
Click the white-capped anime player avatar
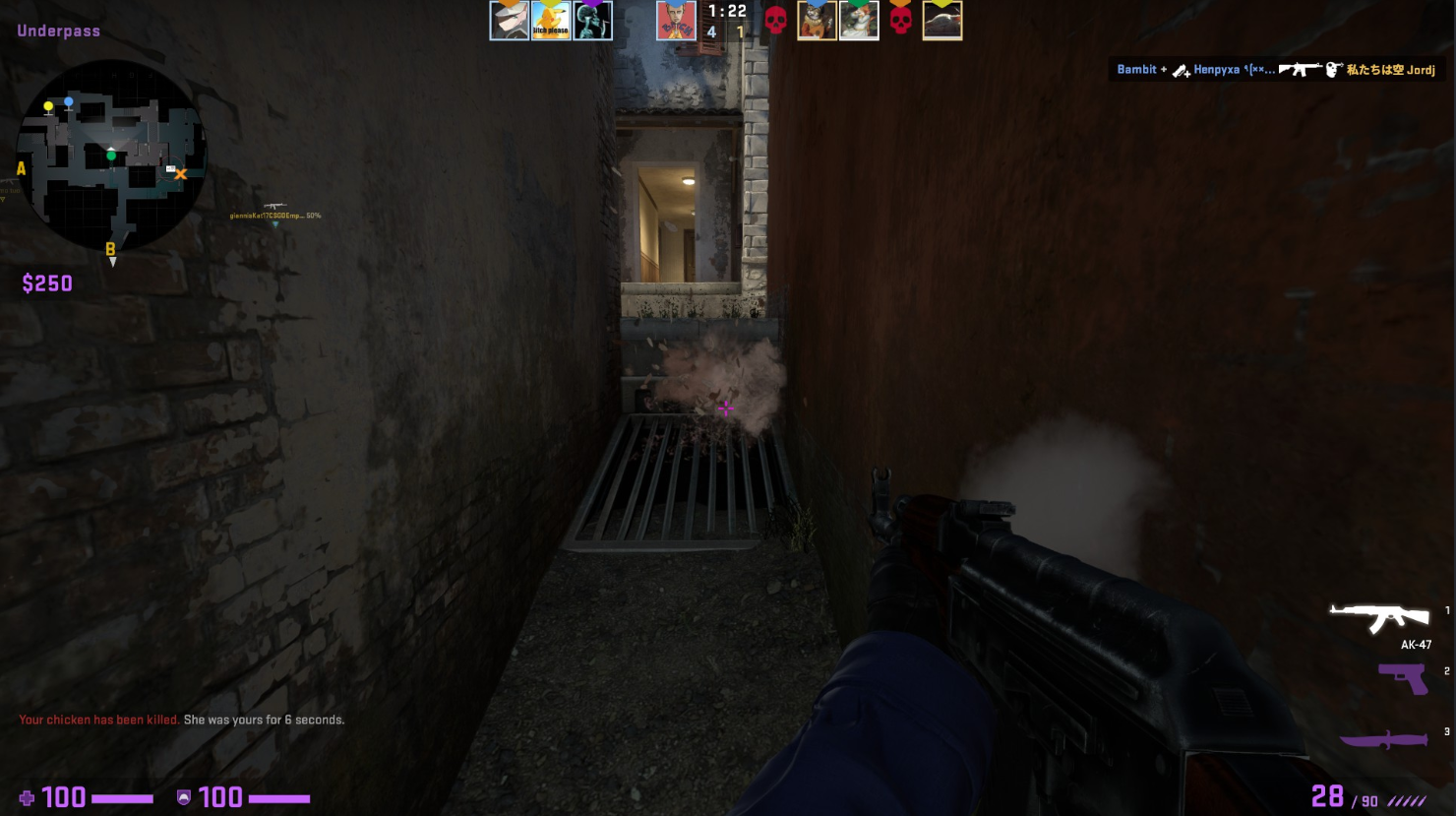pyautogui.click(x=510, y=21)
